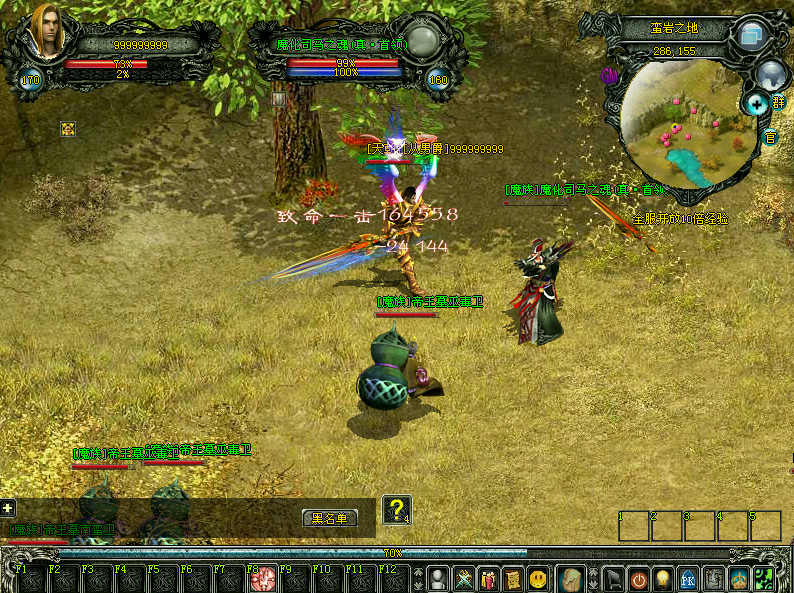Viewport: 794px width, 593px height.
Task: Toggle the PK mode icon
Action: coord(688,579)
